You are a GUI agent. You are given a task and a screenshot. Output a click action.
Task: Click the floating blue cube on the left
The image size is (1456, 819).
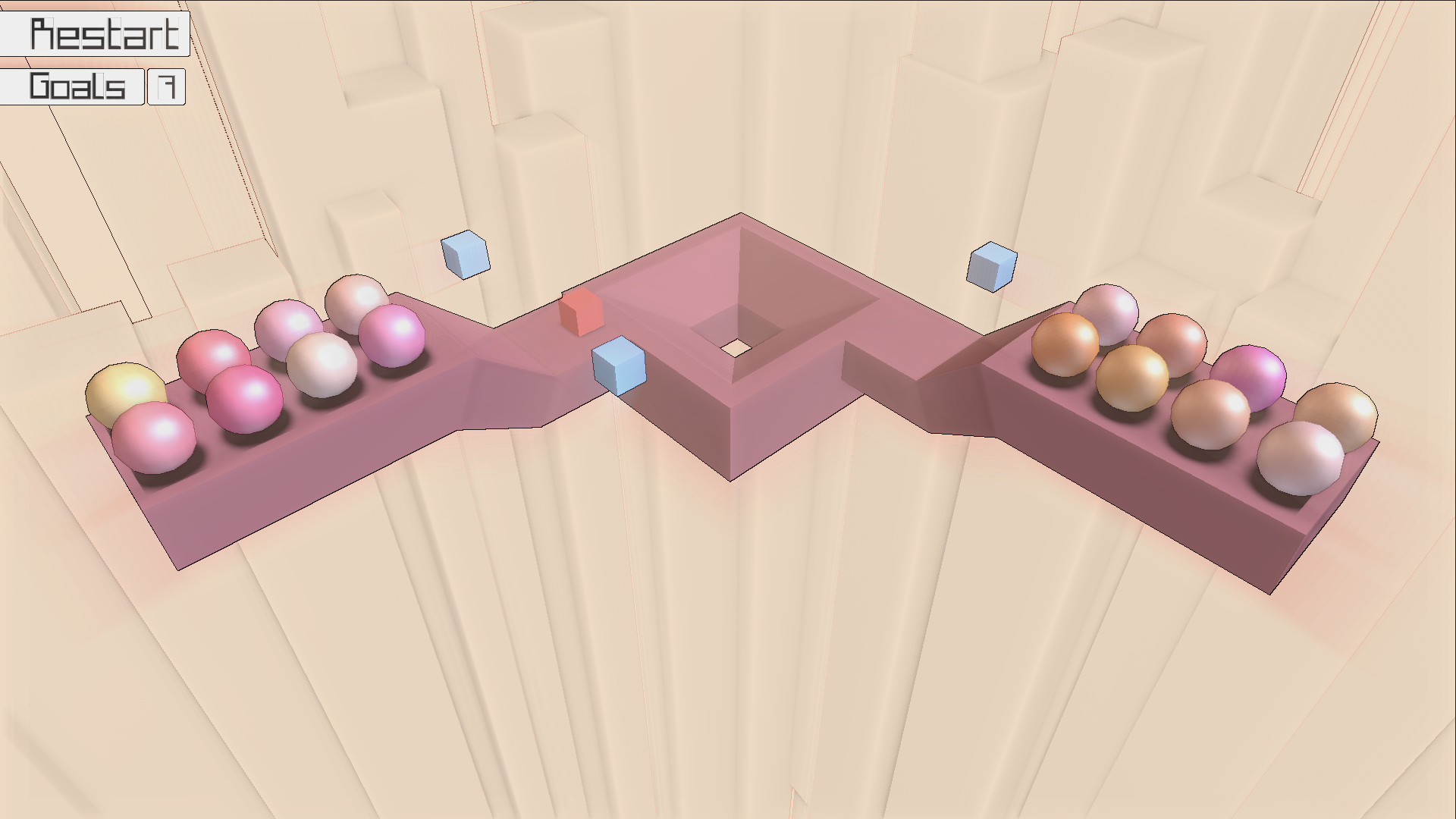(x=464, y=256)
